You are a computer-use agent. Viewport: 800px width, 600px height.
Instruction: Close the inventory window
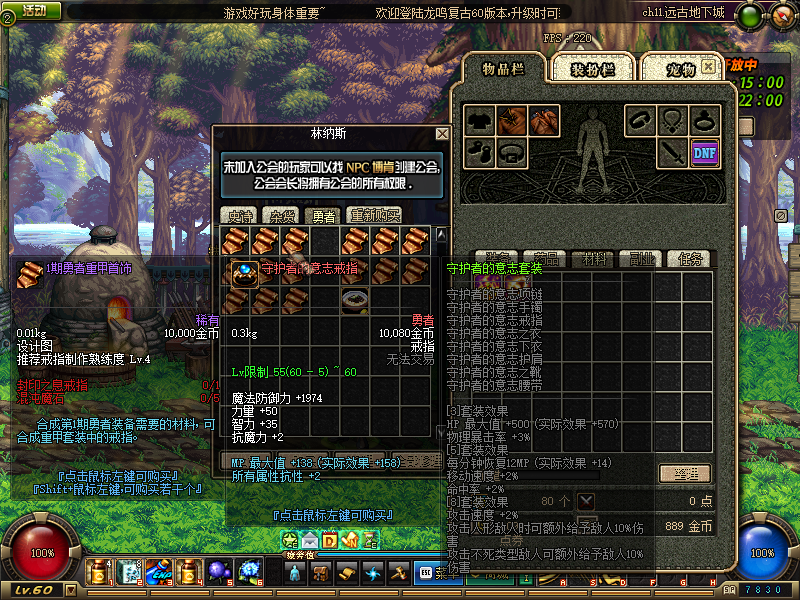(x=708, y=66)
